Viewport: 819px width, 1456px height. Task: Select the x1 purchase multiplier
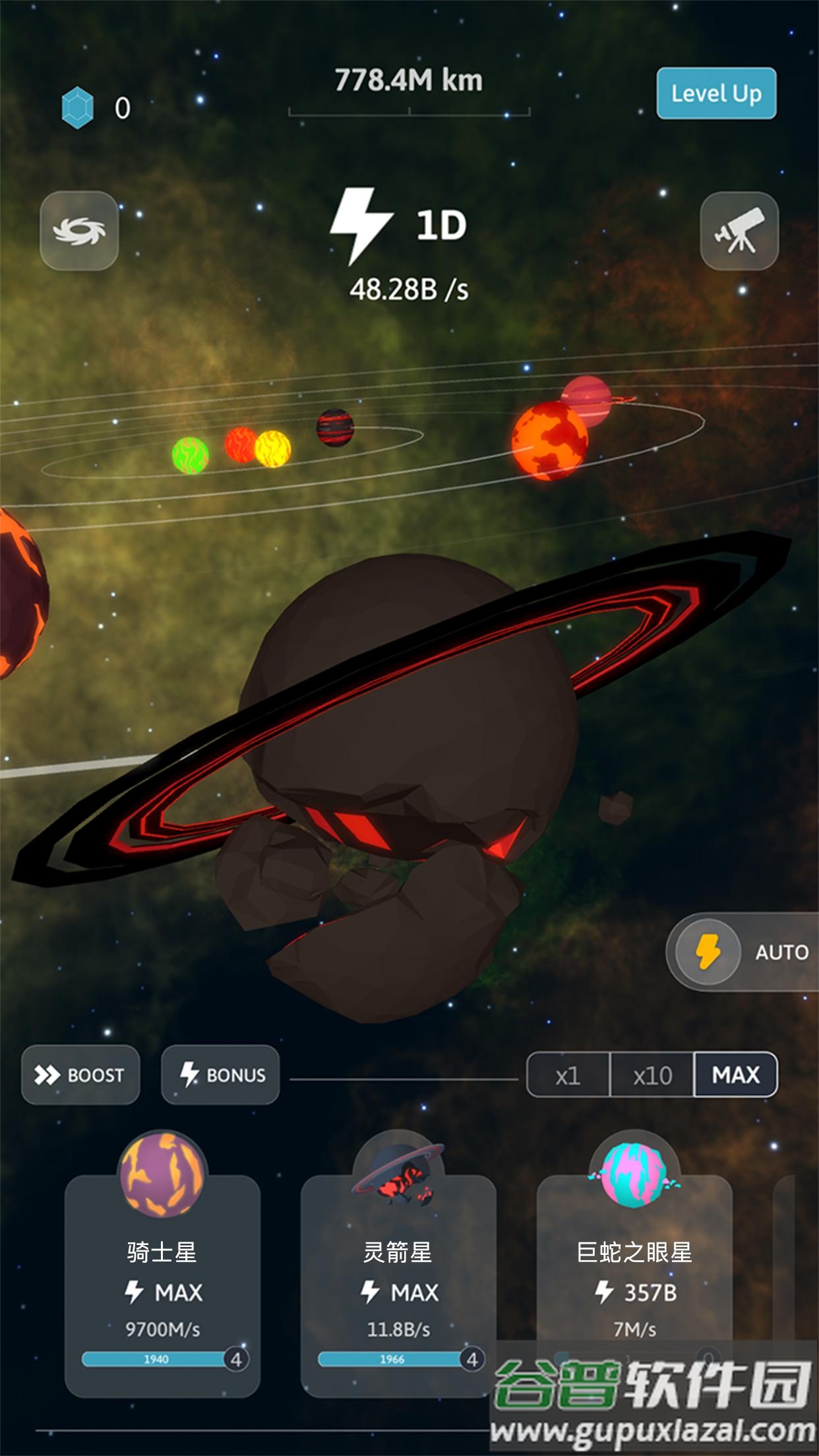[568, 1075]
